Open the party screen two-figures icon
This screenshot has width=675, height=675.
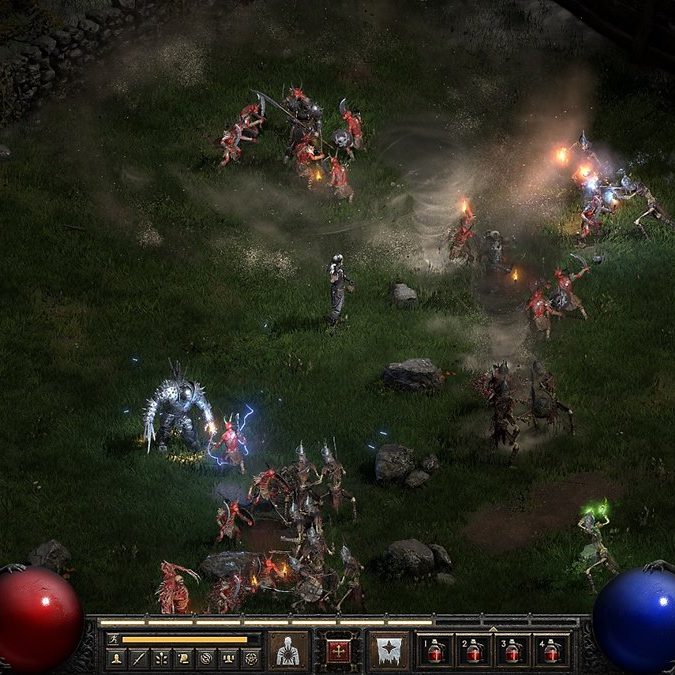[x=227, y=658]
